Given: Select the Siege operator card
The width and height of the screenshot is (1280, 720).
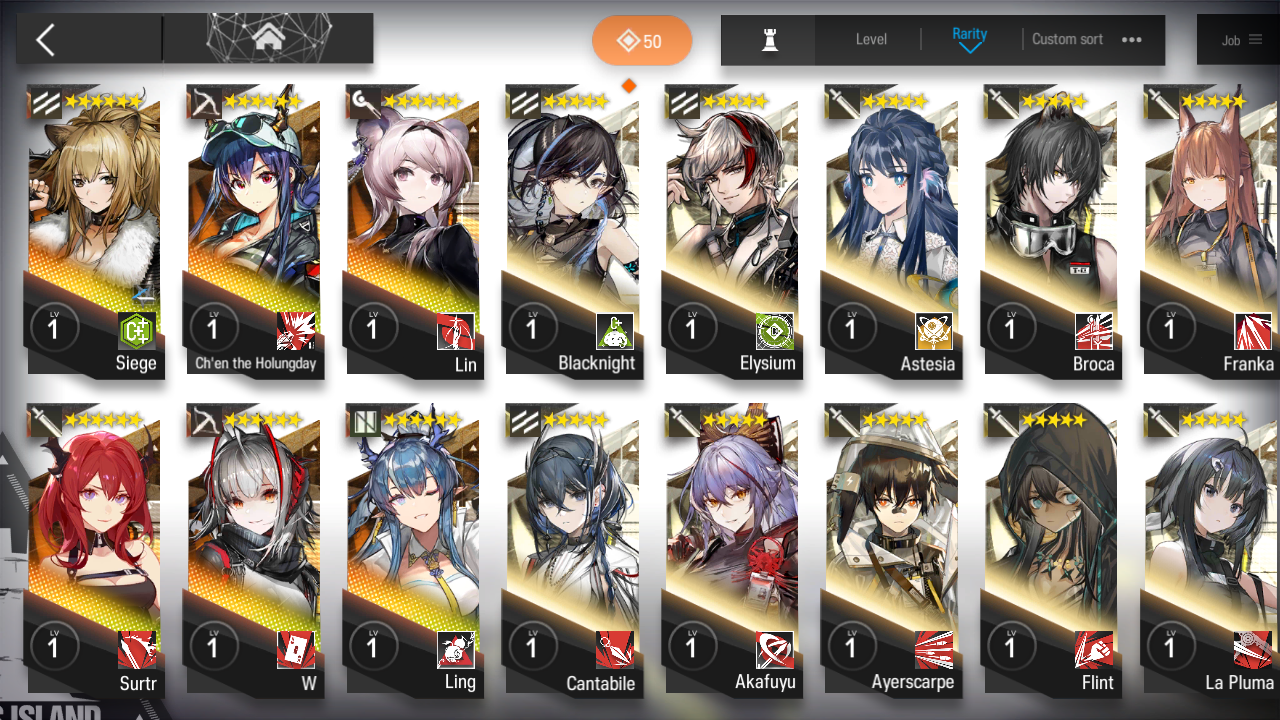Looking at the screenshot, I should pos(94,230).
